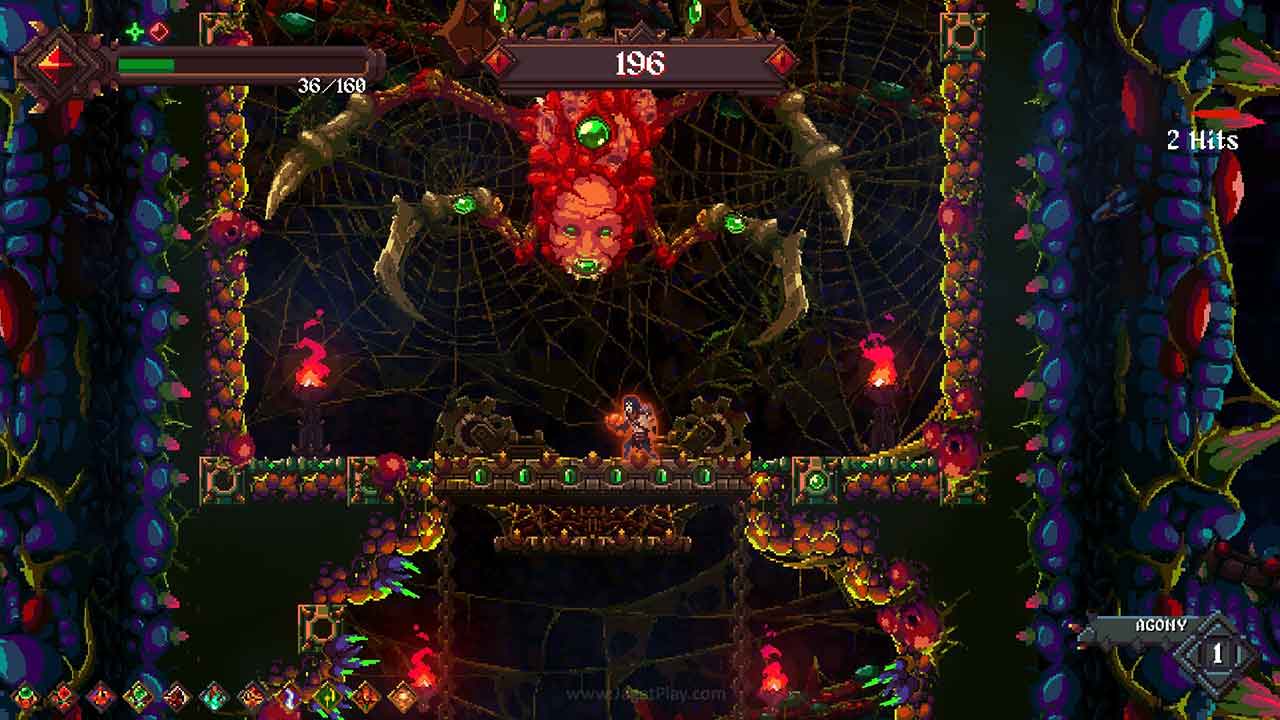
Task: Toggle the left red gem on the boss banner
Action: click(x=498, y=61)
